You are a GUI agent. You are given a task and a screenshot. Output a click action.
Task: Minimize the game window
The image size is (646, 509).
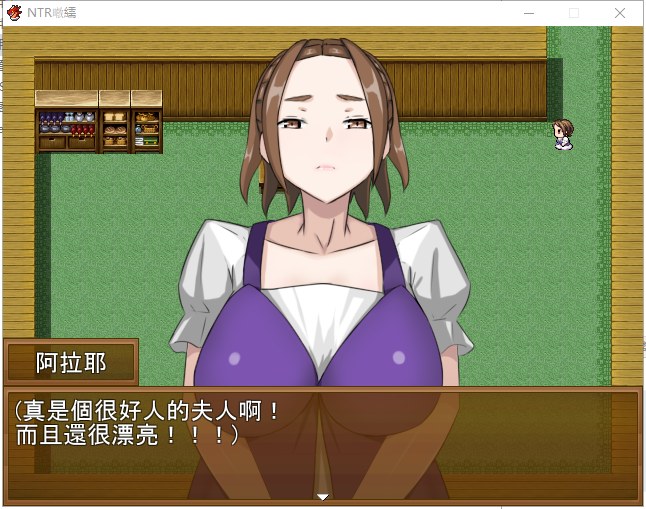528,13
